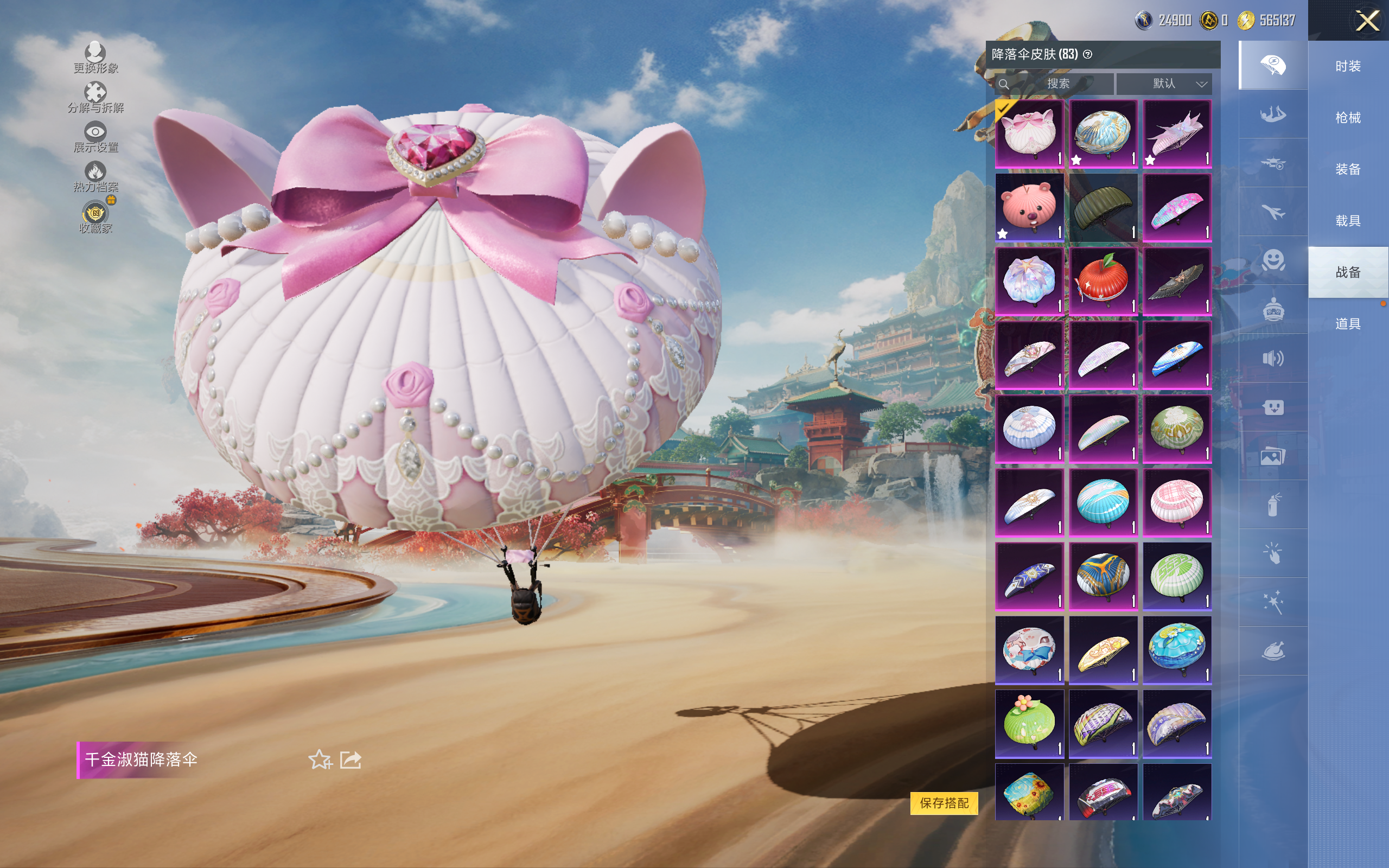1389x868 pixels.
Task: Select the green parachute with pink flower
Action: (1029, 723)
